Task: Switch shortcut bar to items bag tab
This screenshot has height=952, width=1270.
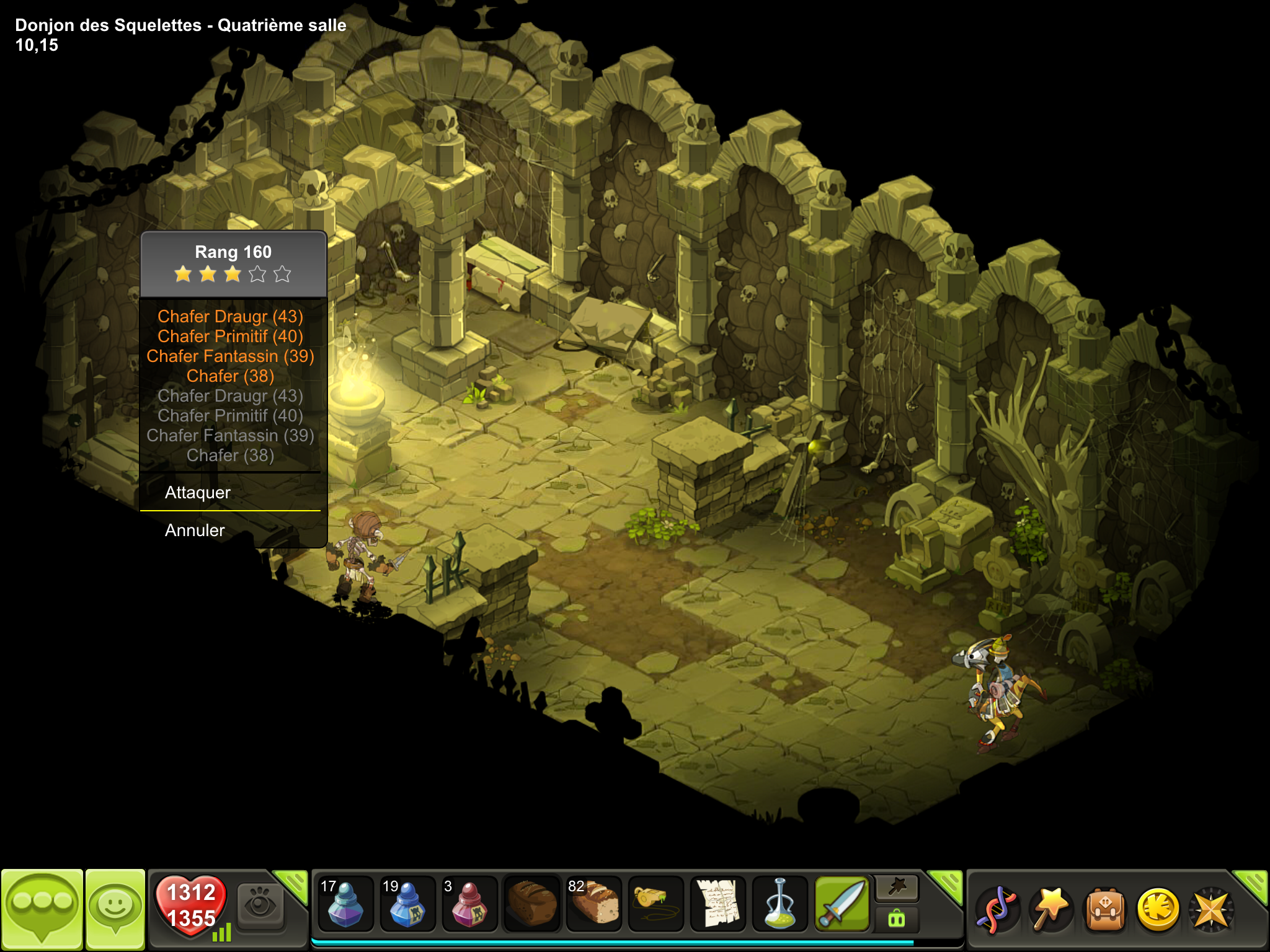Action: pos(897,919)
